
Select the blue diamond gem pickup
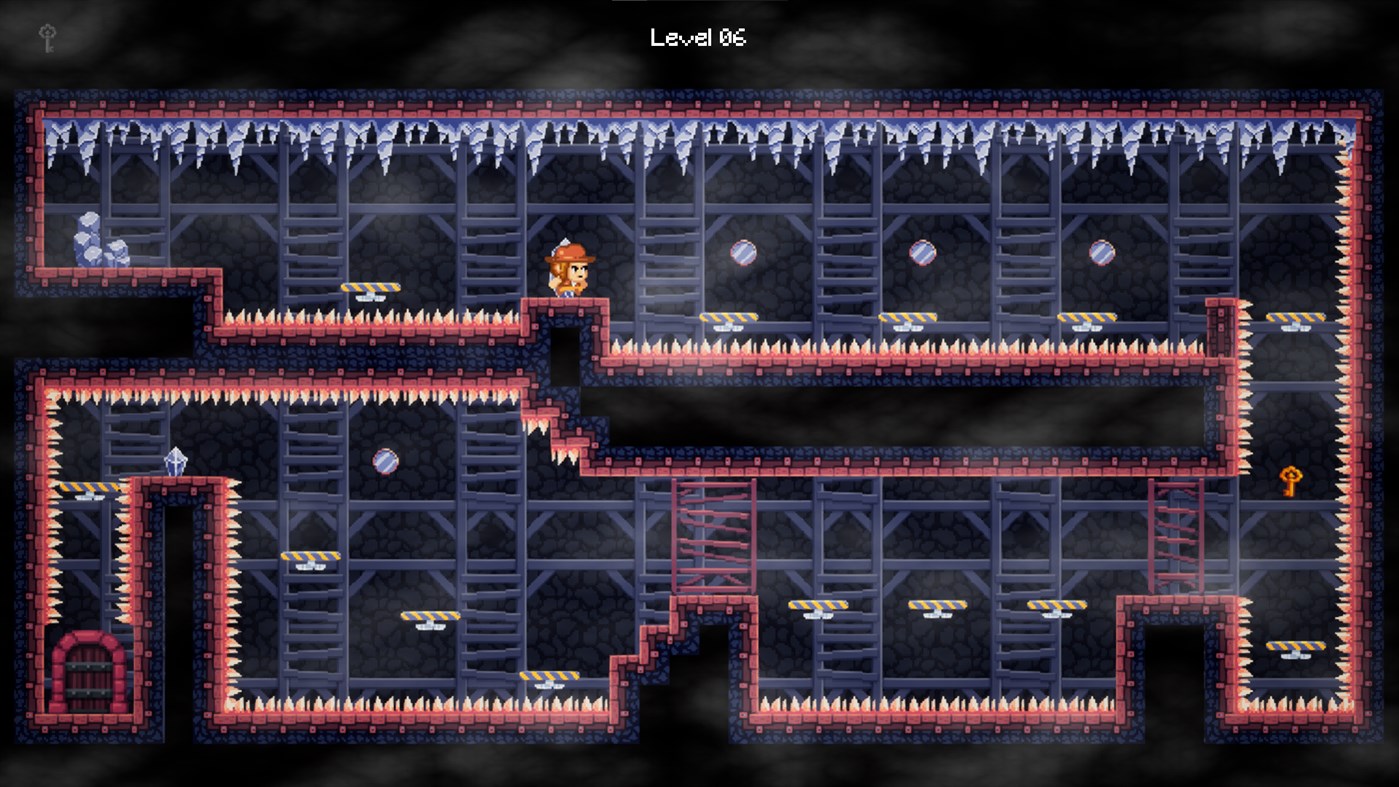[x=176, y=459]
